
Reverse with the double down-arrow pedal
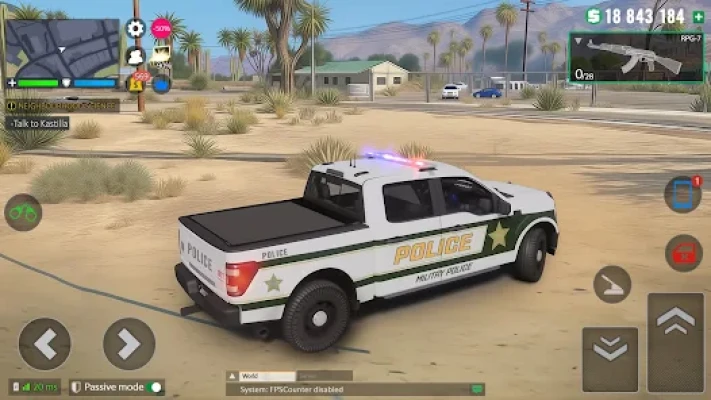pos(610,360)
